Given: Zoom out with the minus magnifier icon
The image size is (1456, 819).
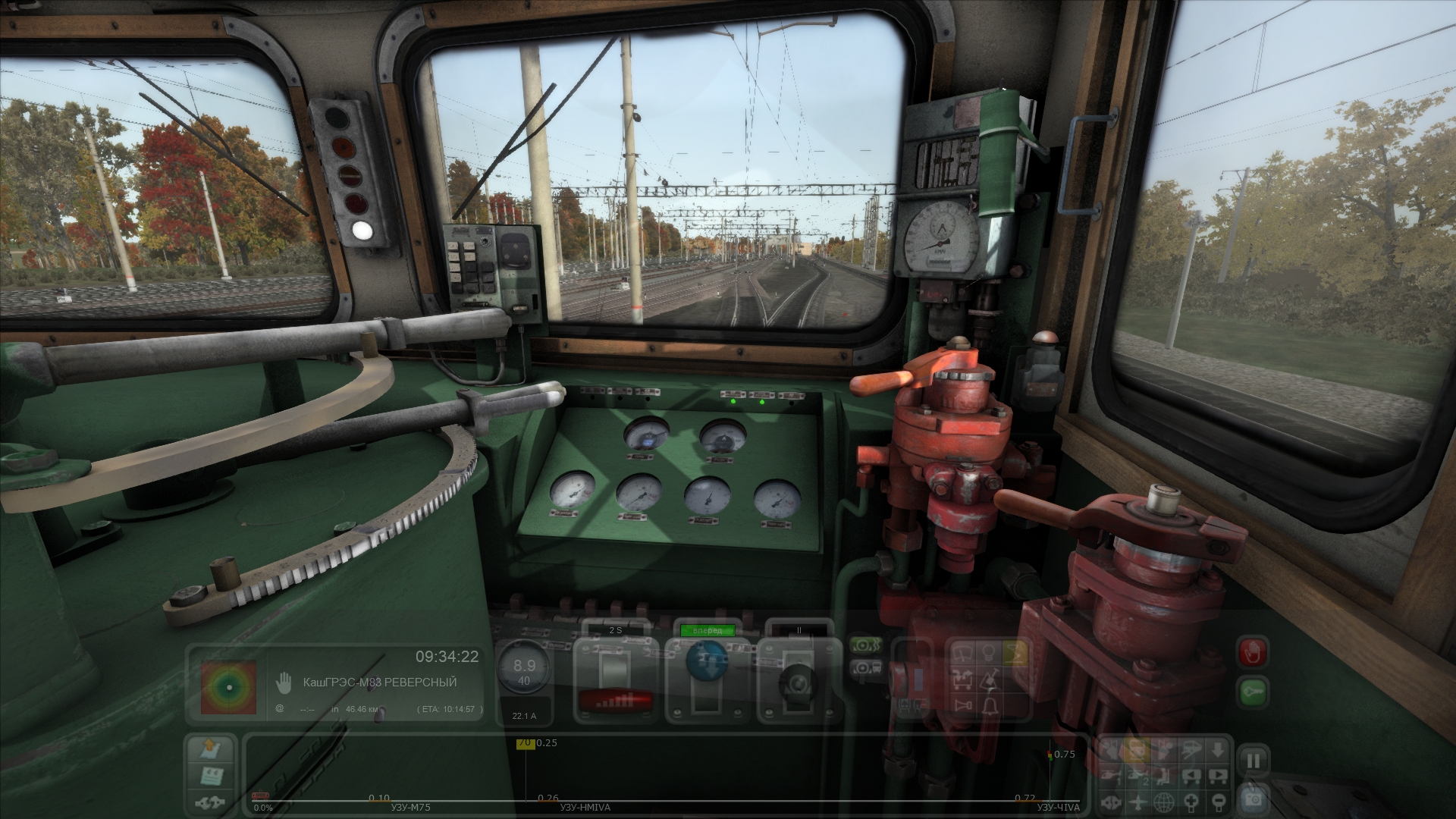Looking at the screenshot, I should point(1218,802).
